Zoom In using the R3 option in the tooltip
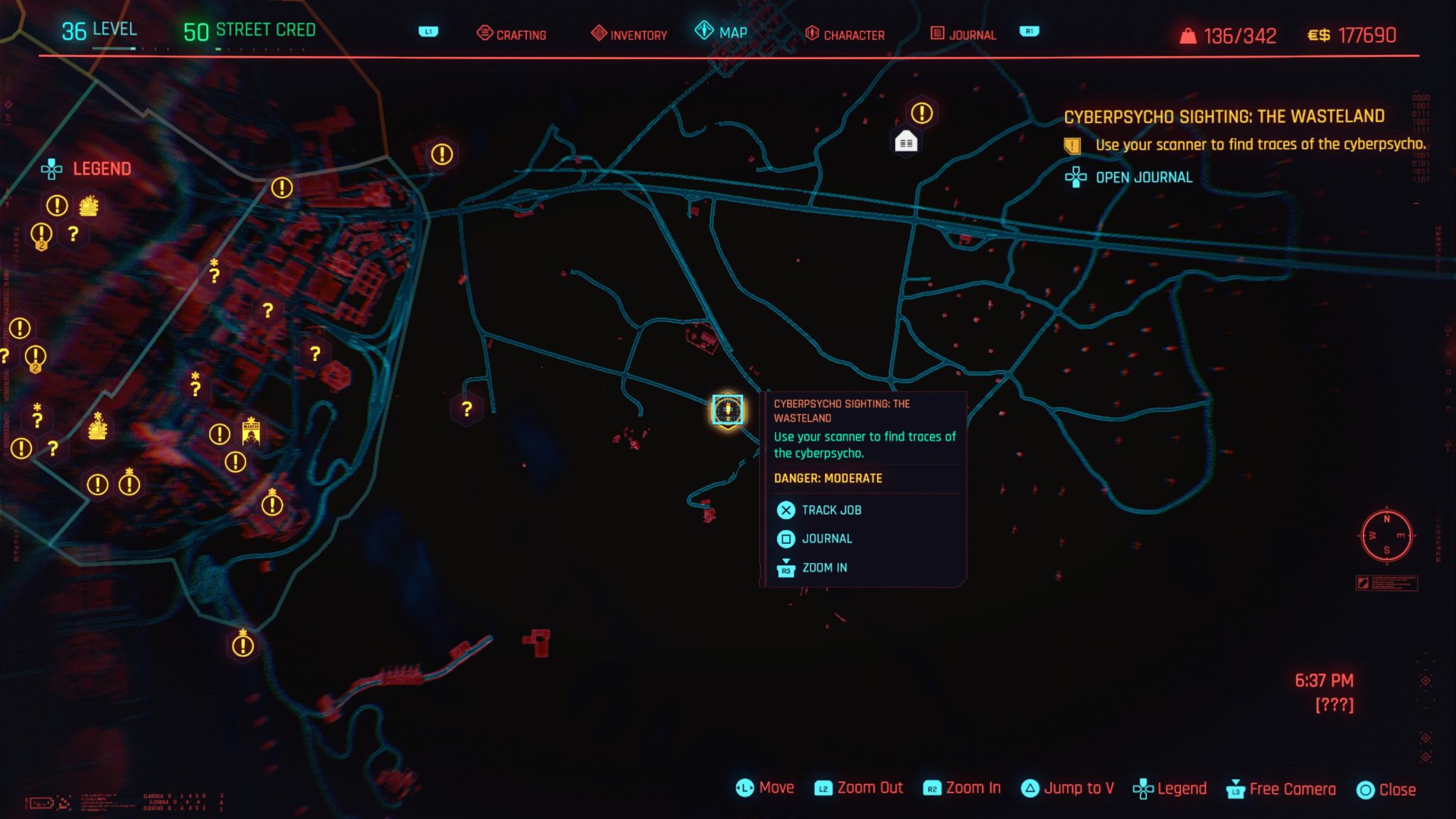The height and width of the screenshot is (819, 1456). pos(815,567)
